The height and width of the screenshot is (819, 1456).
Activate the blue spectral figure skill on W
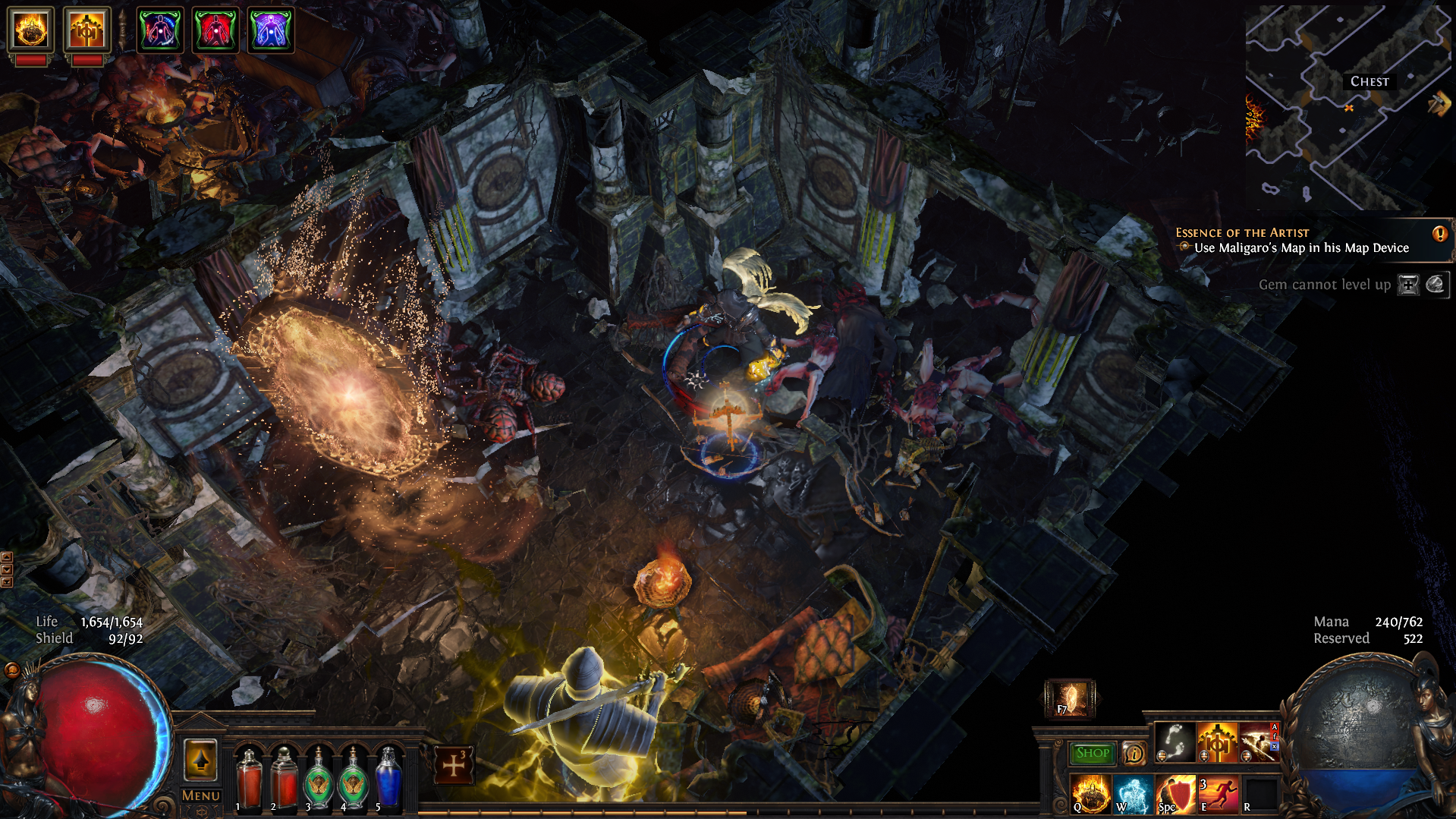(1131, 794)
